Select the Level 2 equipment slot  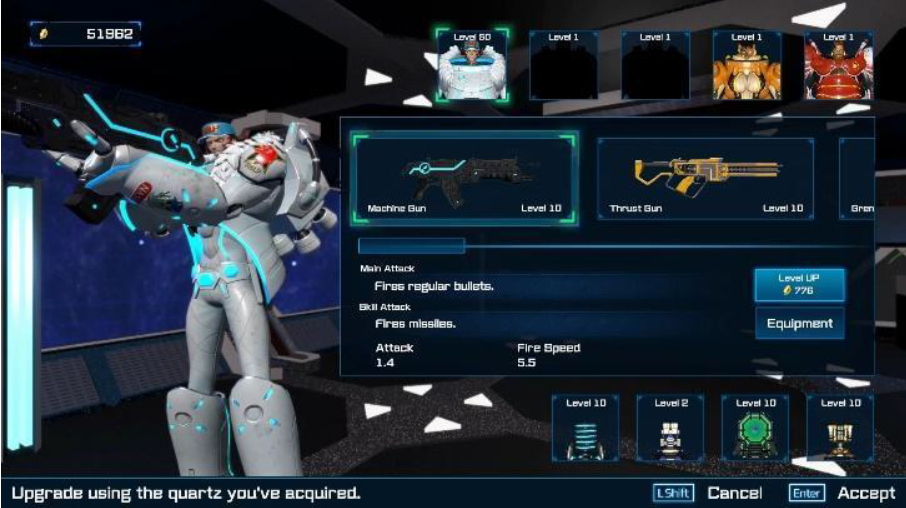click(670, 428)
